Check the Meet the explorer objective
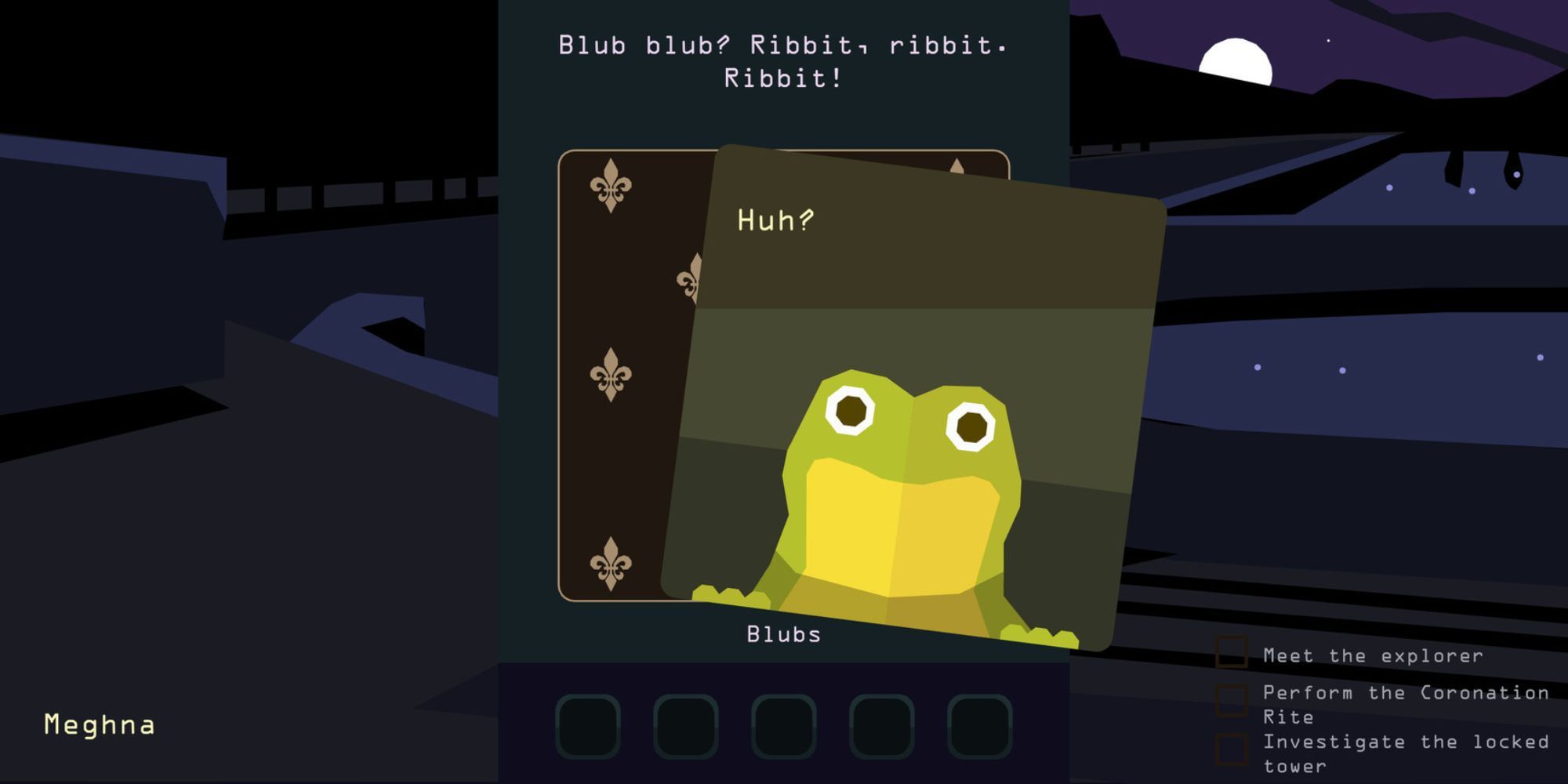Screen dimensions: 1568x784 (1233, 652)
